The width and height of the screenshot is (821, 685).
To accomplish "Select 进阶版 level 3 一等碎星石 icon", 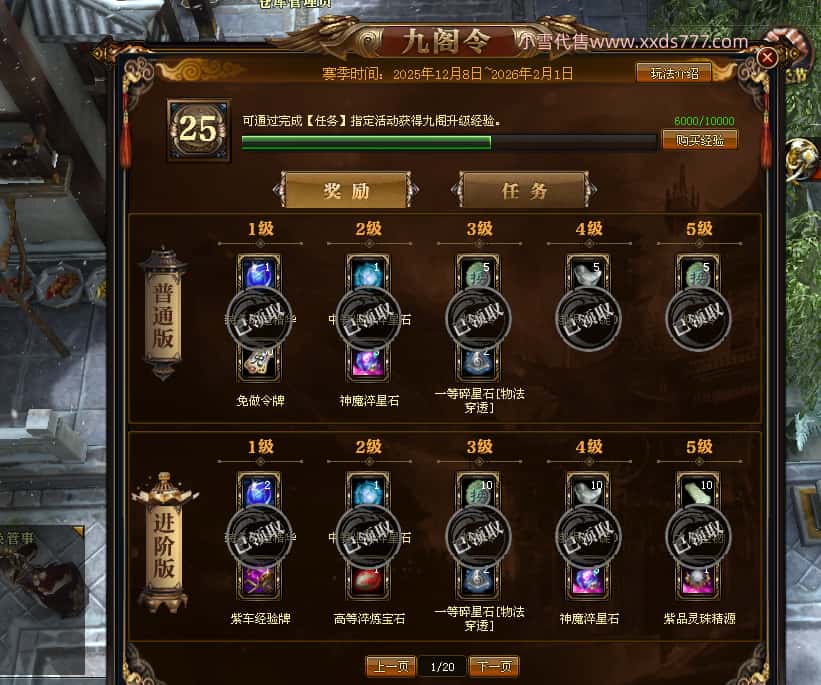I will tap(479, 580).
